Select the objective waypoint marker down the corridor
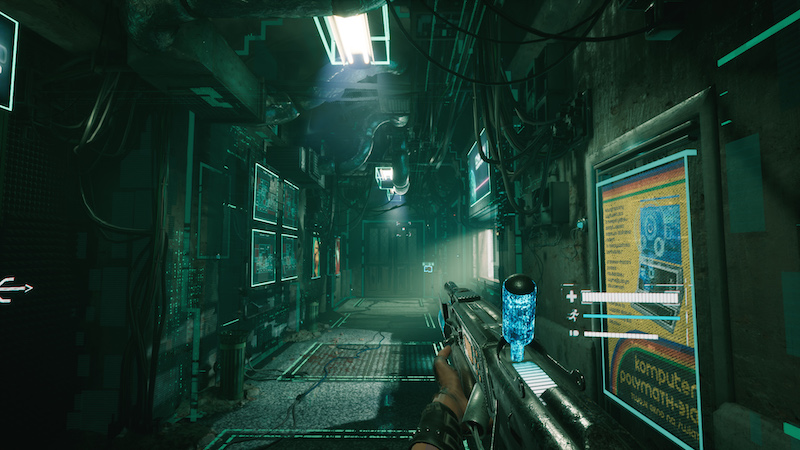Screen dimensions: 800x450 coord(429,267)
